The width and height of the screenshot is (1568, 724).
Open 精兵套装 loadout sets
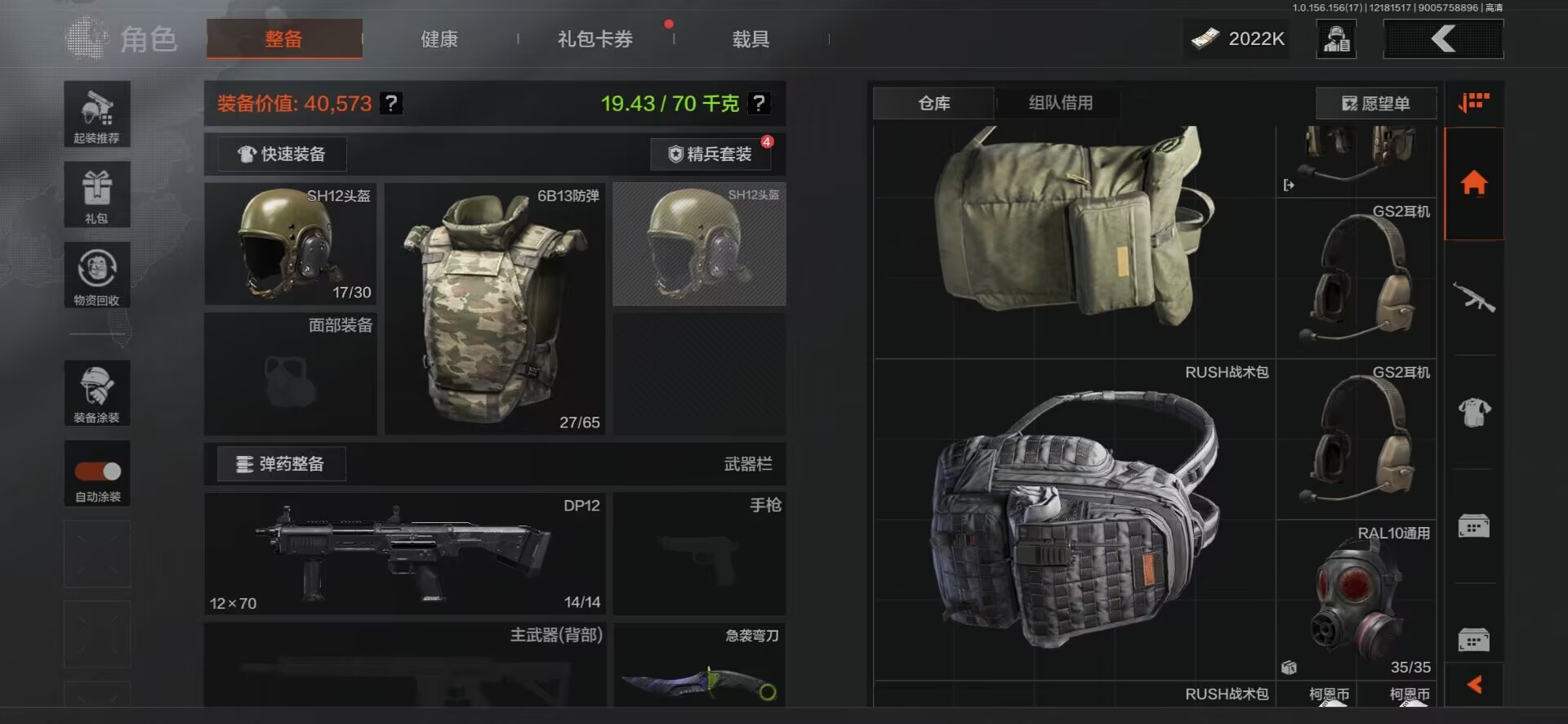[x=710, y=154]
